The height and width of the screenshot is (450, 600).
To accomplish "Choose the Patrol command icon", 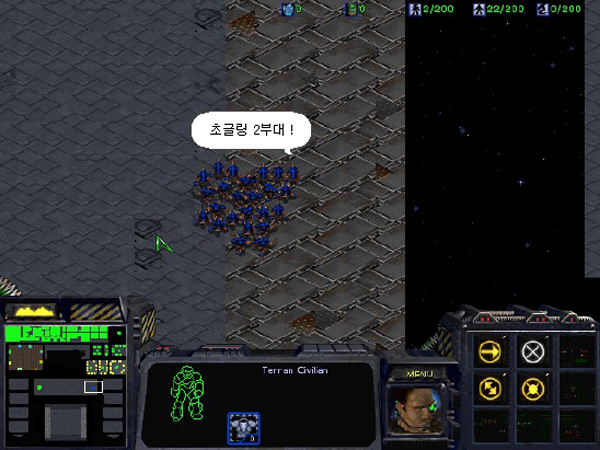I will coord(490,388).
